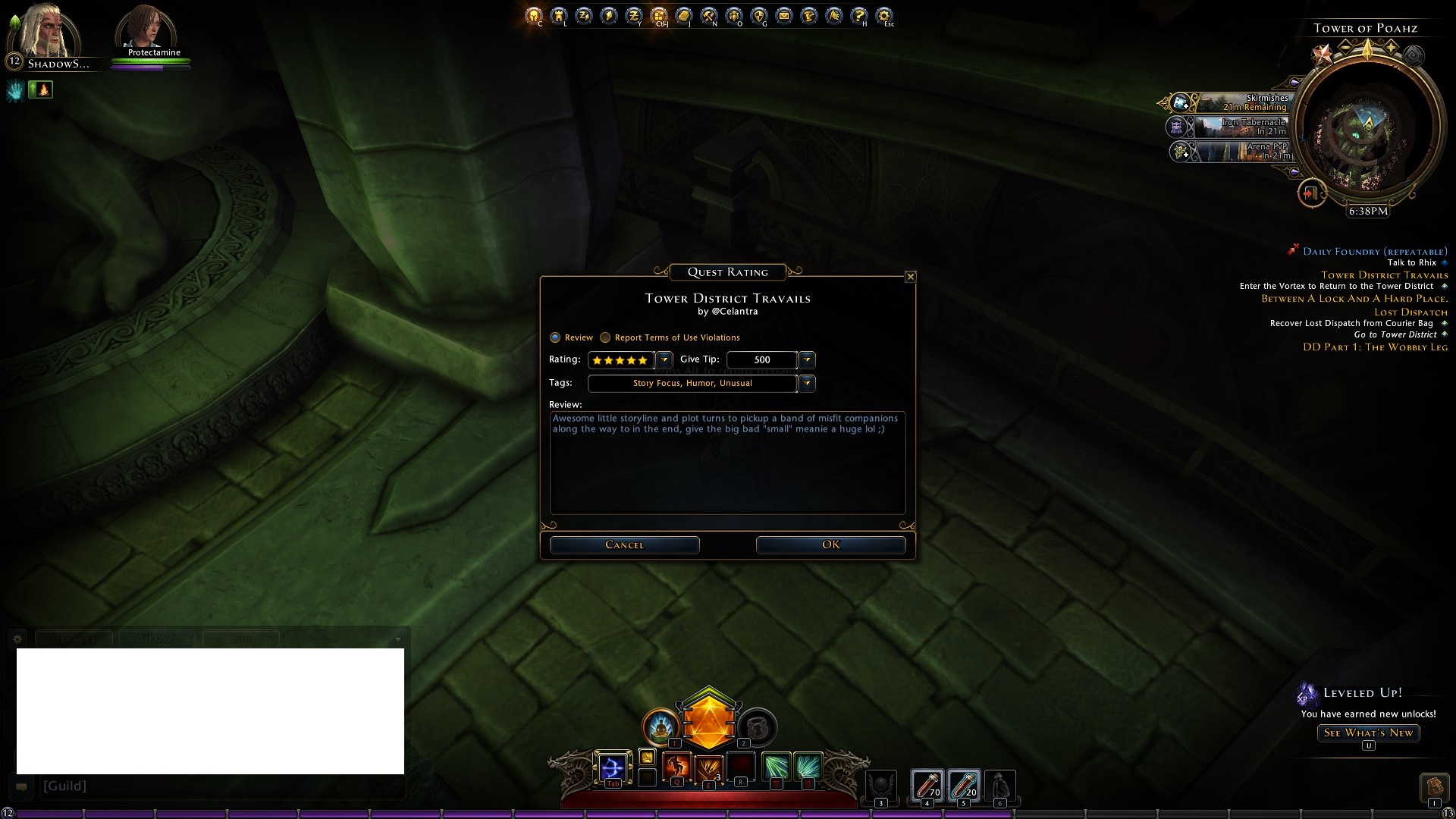Choose Report Terms of Use Violations
The image size is (1456, 819).
(x=605, y=337)
